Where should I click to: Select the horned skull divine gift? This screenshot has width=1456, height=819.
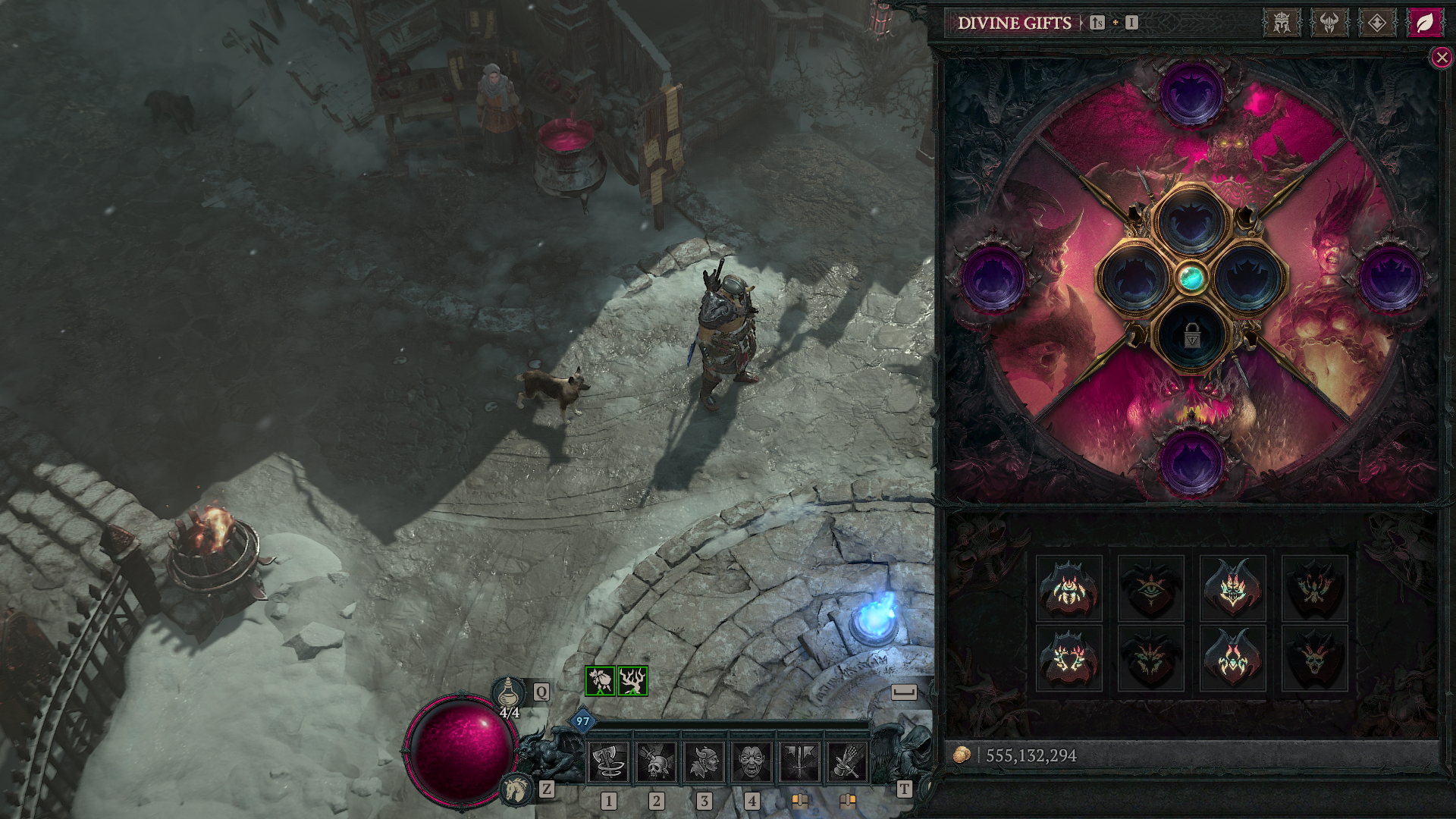point(1315,658)
